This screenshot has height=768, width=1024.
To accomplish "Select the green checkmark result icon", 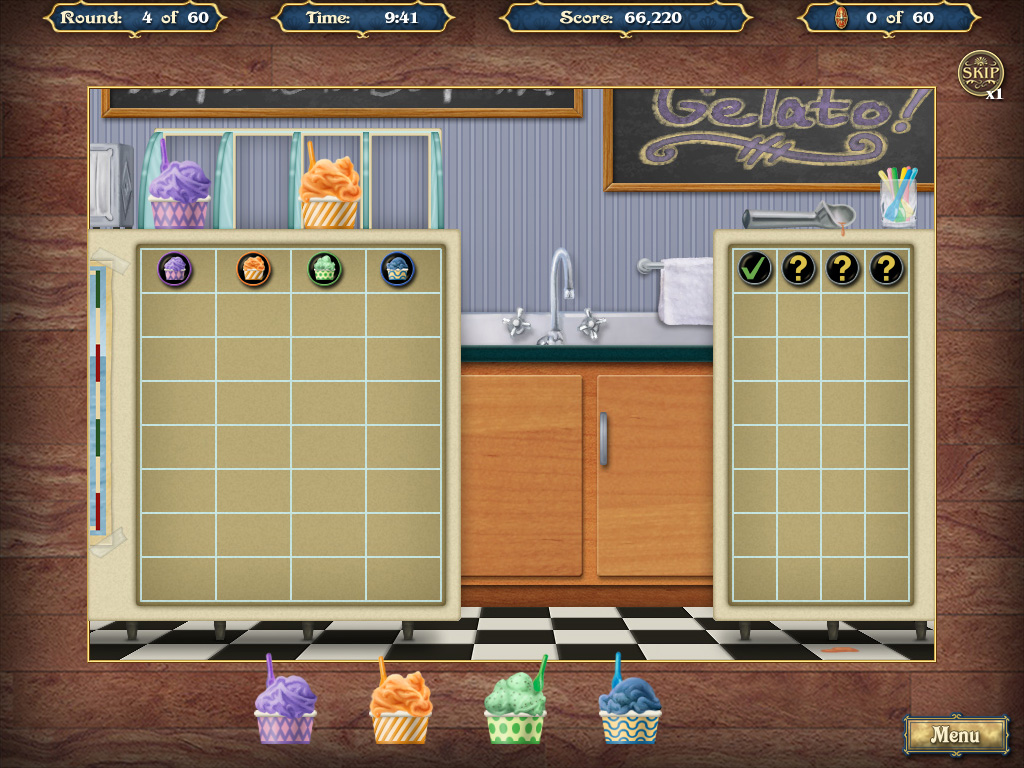I will click(x=754, y=268).
